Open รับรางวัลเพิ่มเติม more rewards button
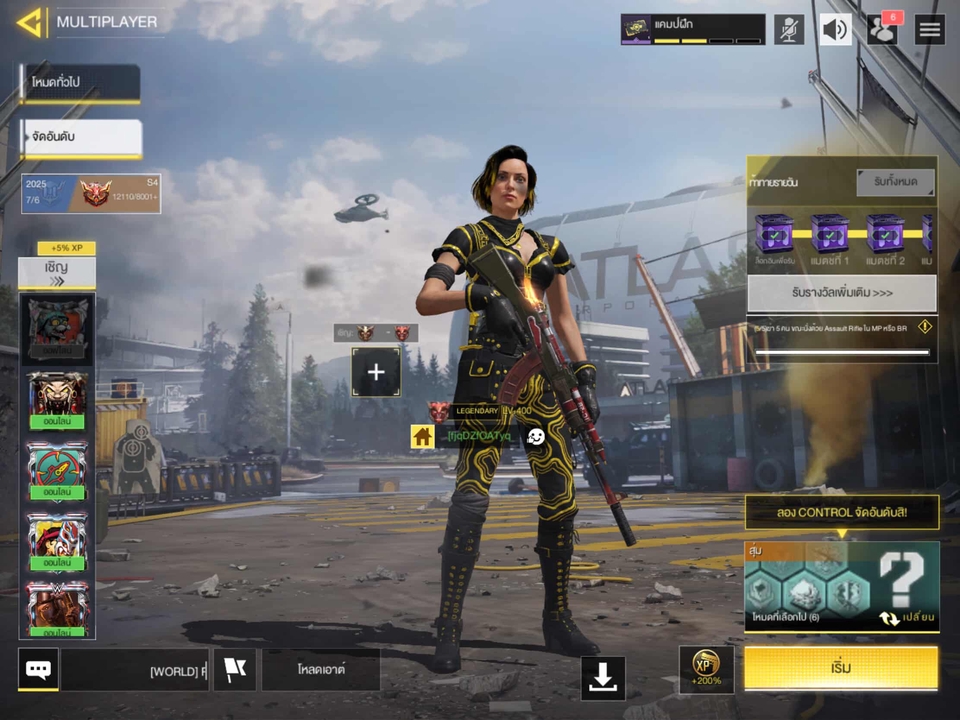 point(841,294)
